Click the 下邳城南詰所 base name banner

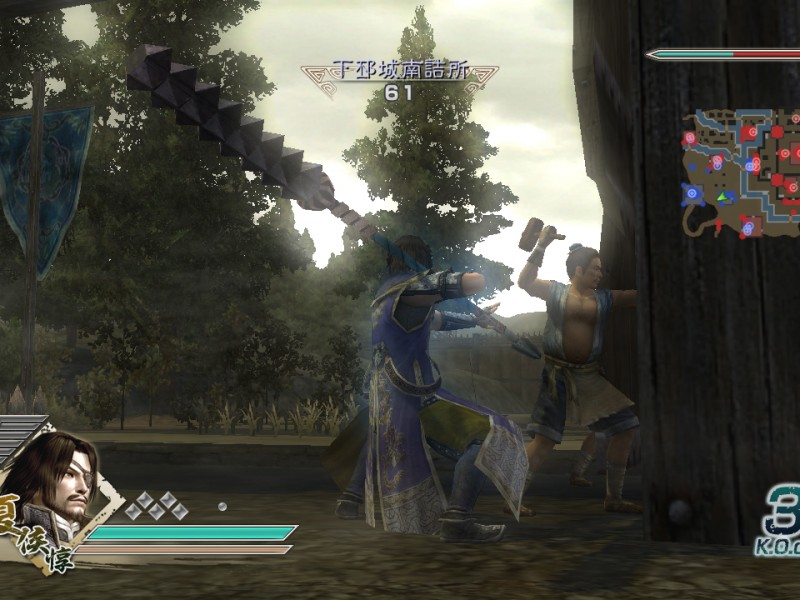[x=399, y=72]
